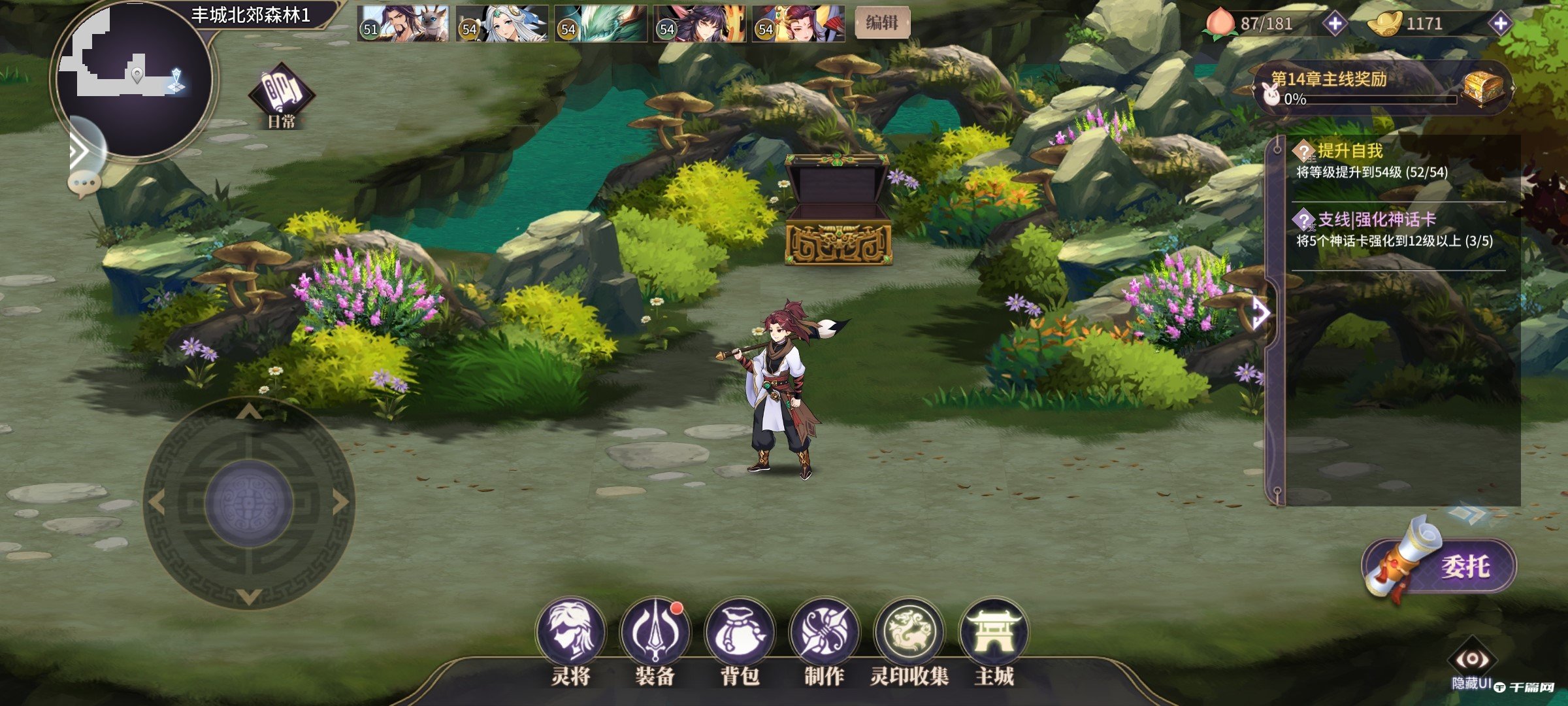Open the 第14章主线奖励 chapter reward chest
The width and height of the screenshot is (1568, 706).
point(1483,88)
